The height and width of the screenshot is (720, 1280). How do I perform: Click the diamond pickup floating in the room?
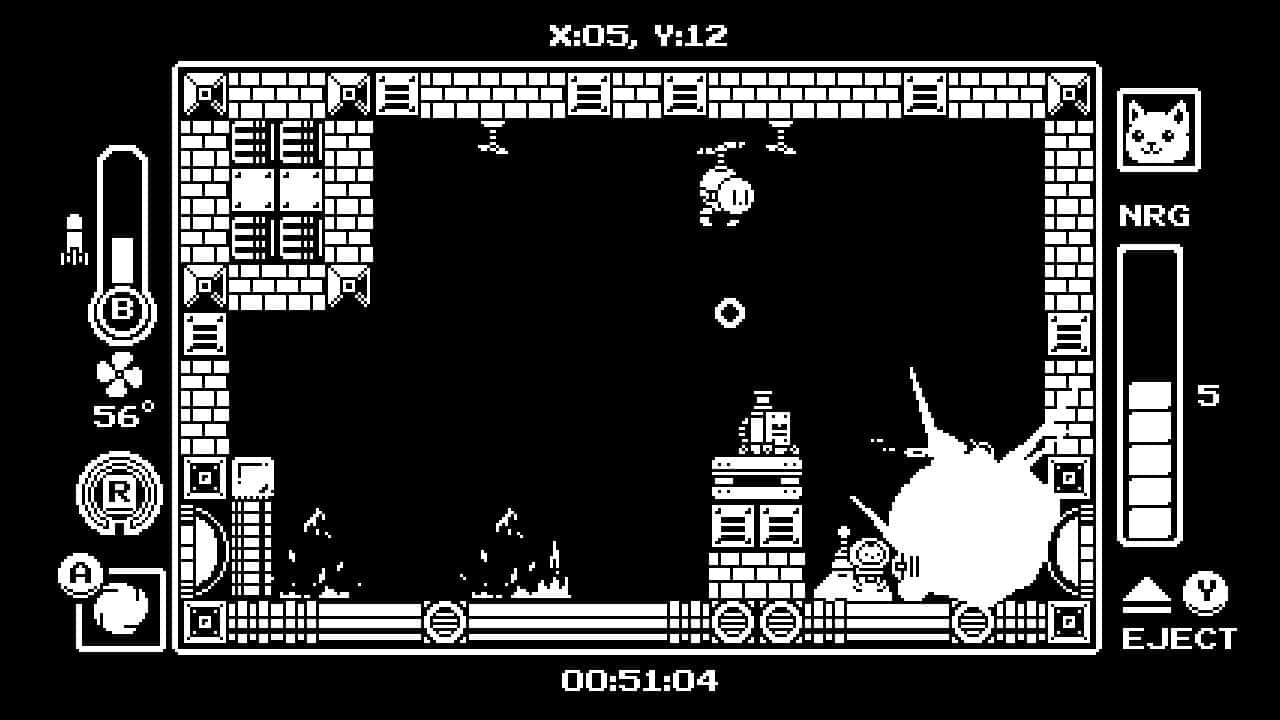point(729,313)
